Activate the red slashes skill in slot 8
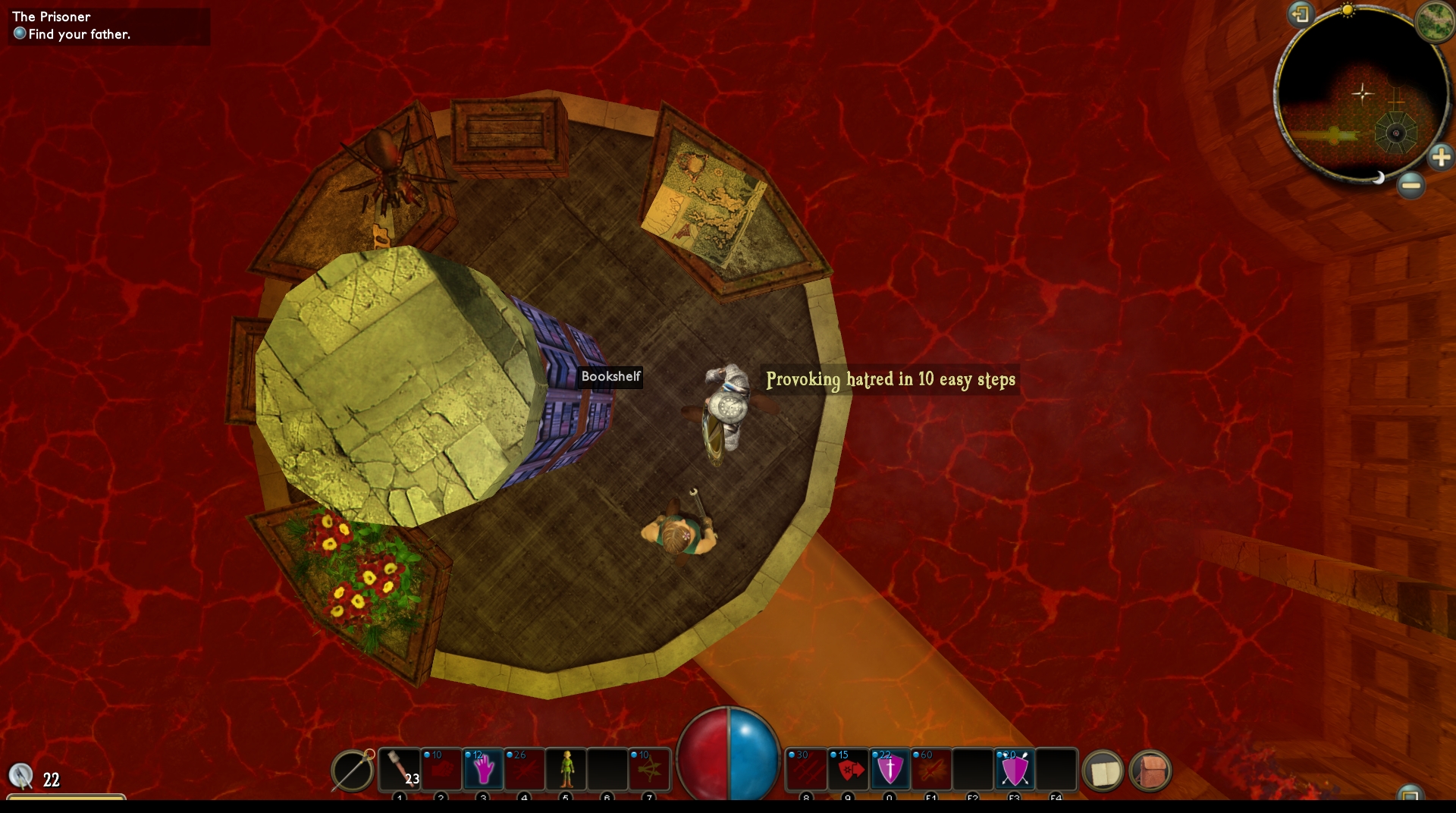The height and width of the screenshot is (813, 1456). [806, 770]
